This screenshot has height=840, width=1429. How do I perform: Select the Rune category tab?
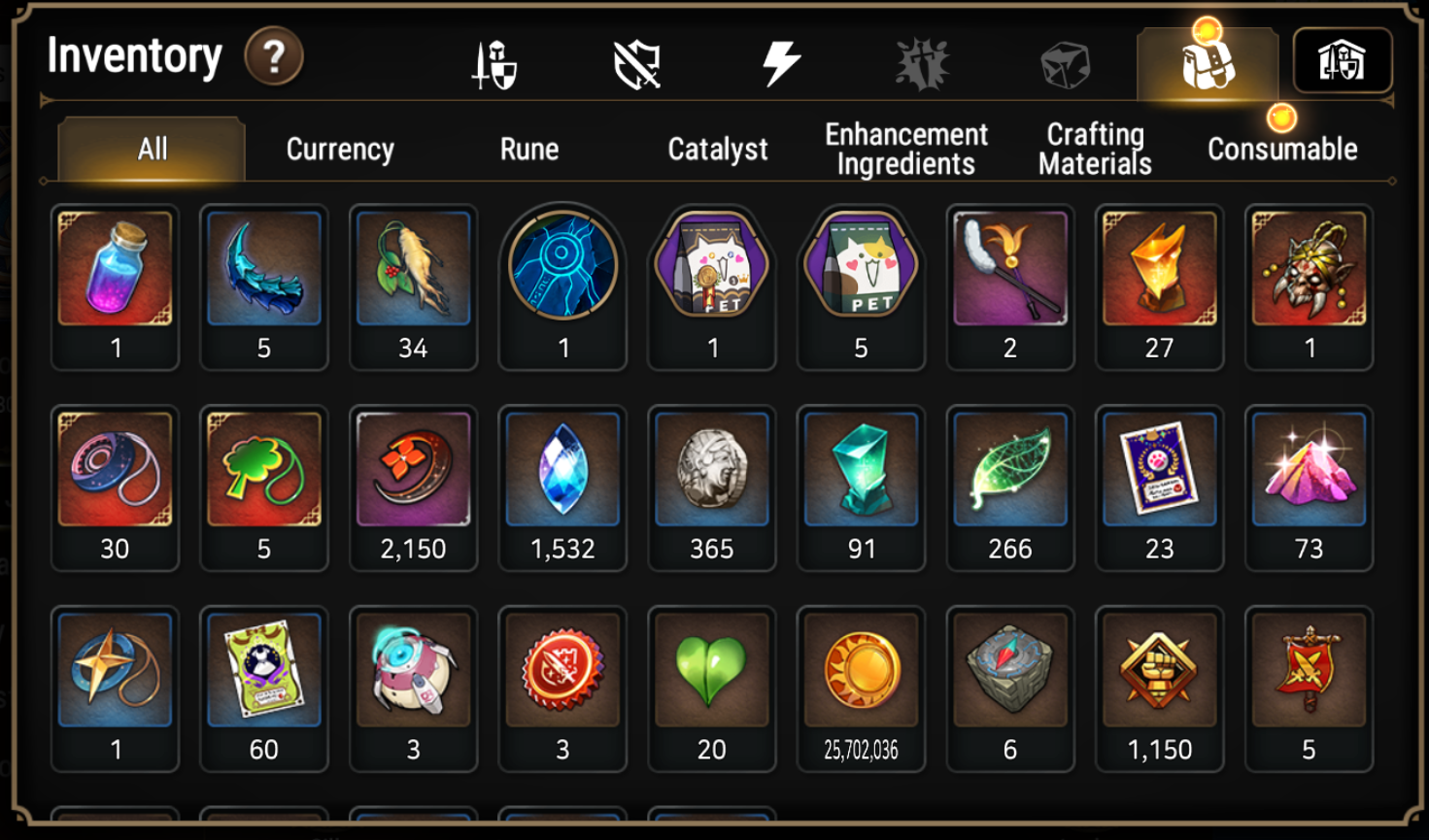(529, 150)
